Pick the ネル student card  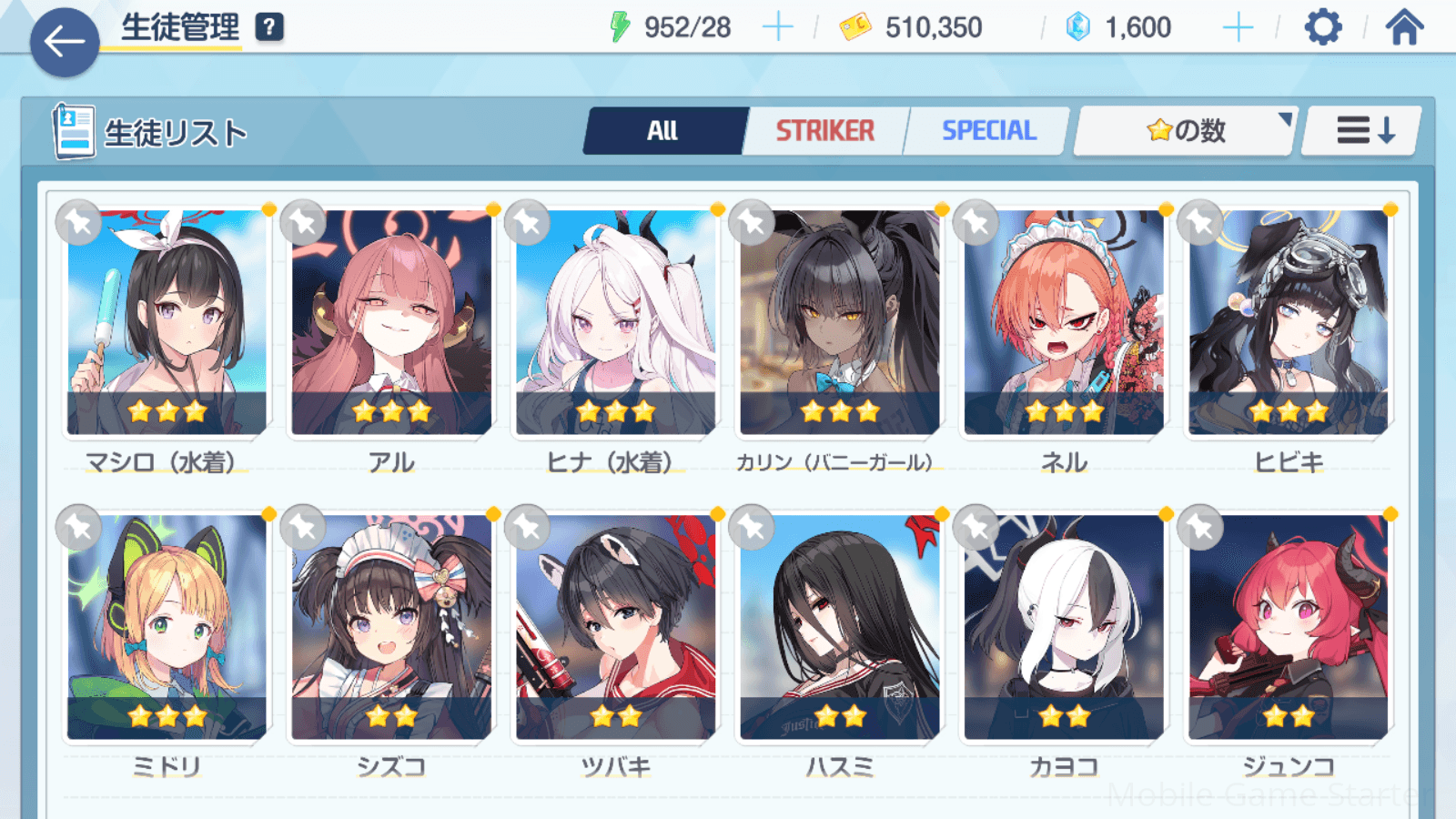[1064, 323]
